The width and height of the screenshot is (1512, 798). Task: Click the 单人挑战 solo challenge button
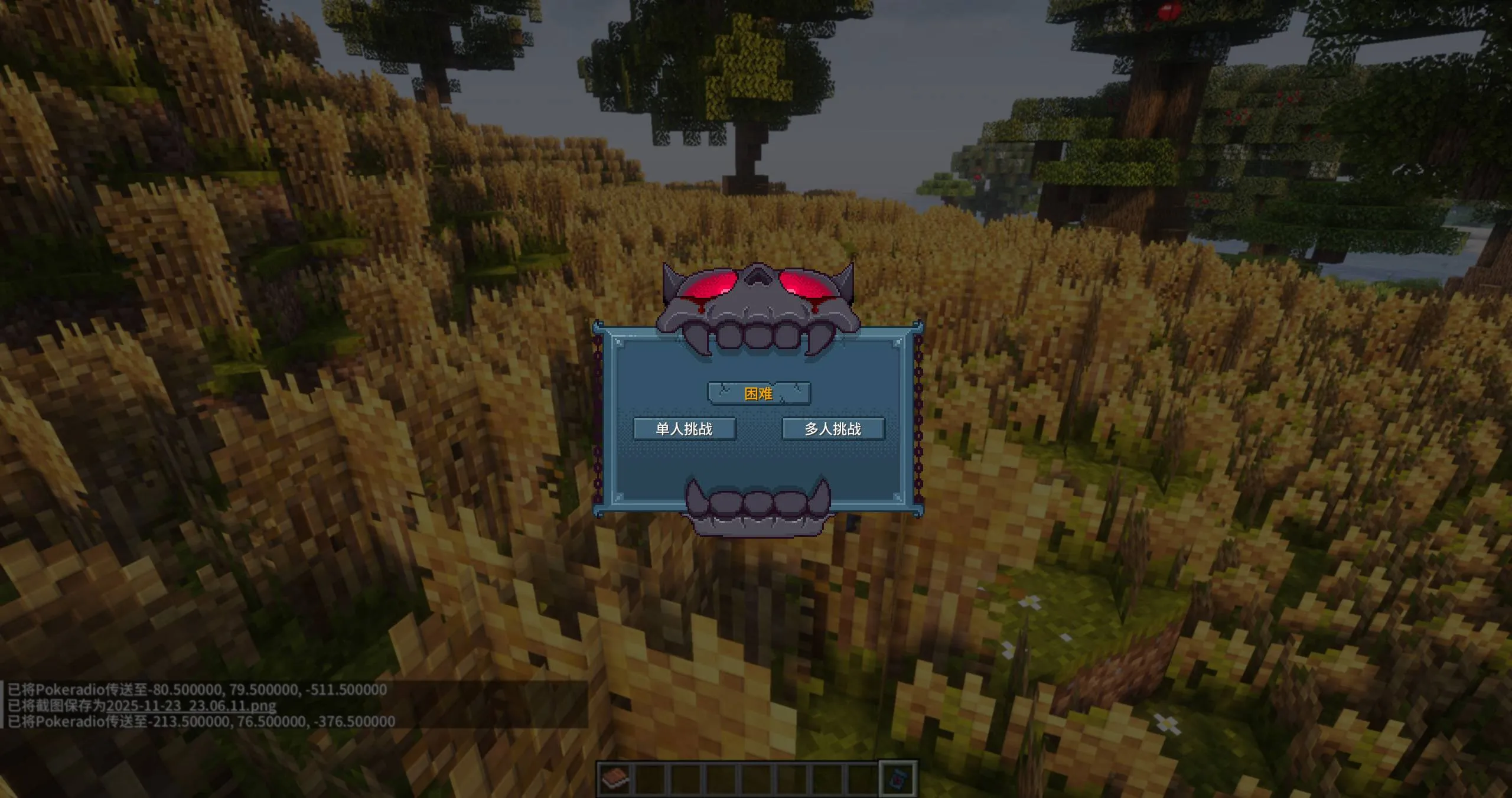tap(685, 429)
